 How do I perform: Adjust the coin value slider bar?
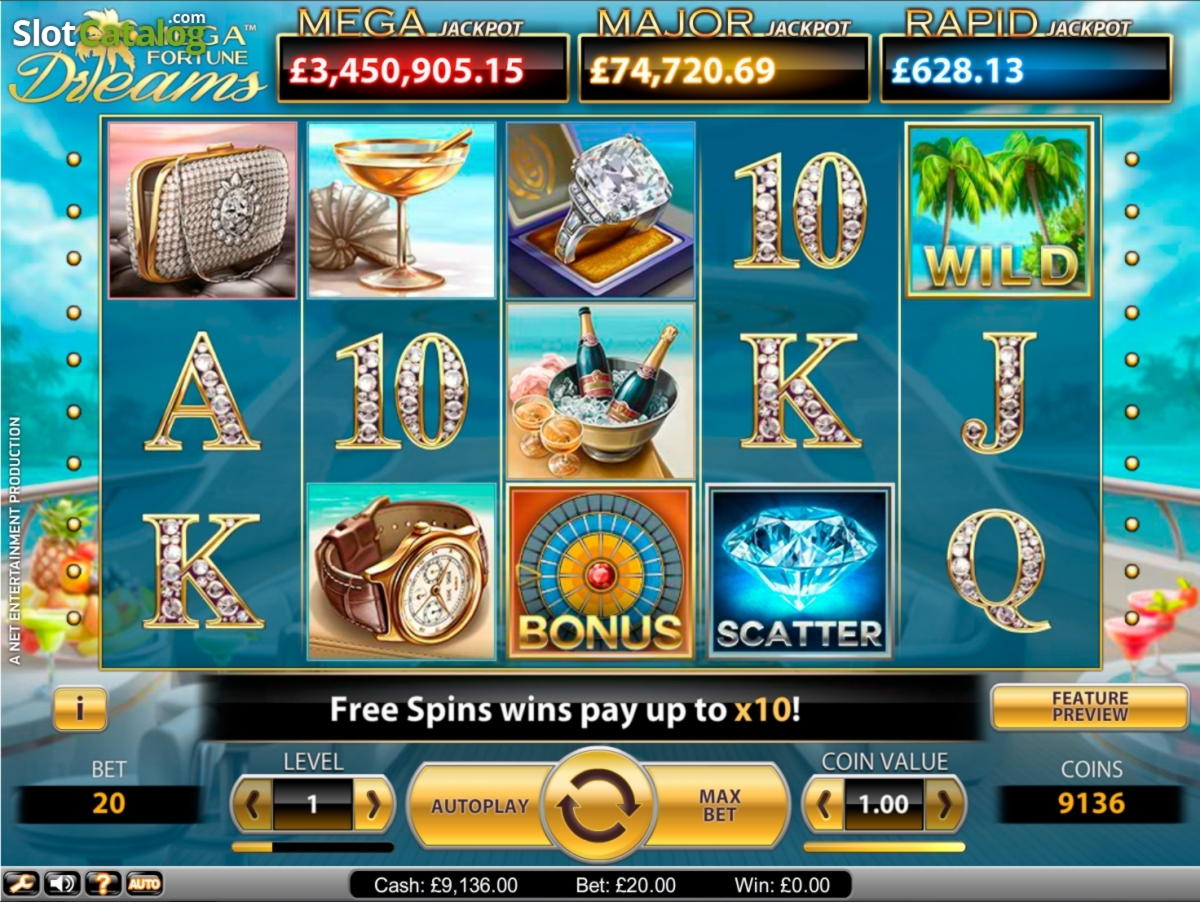point(884,847)
